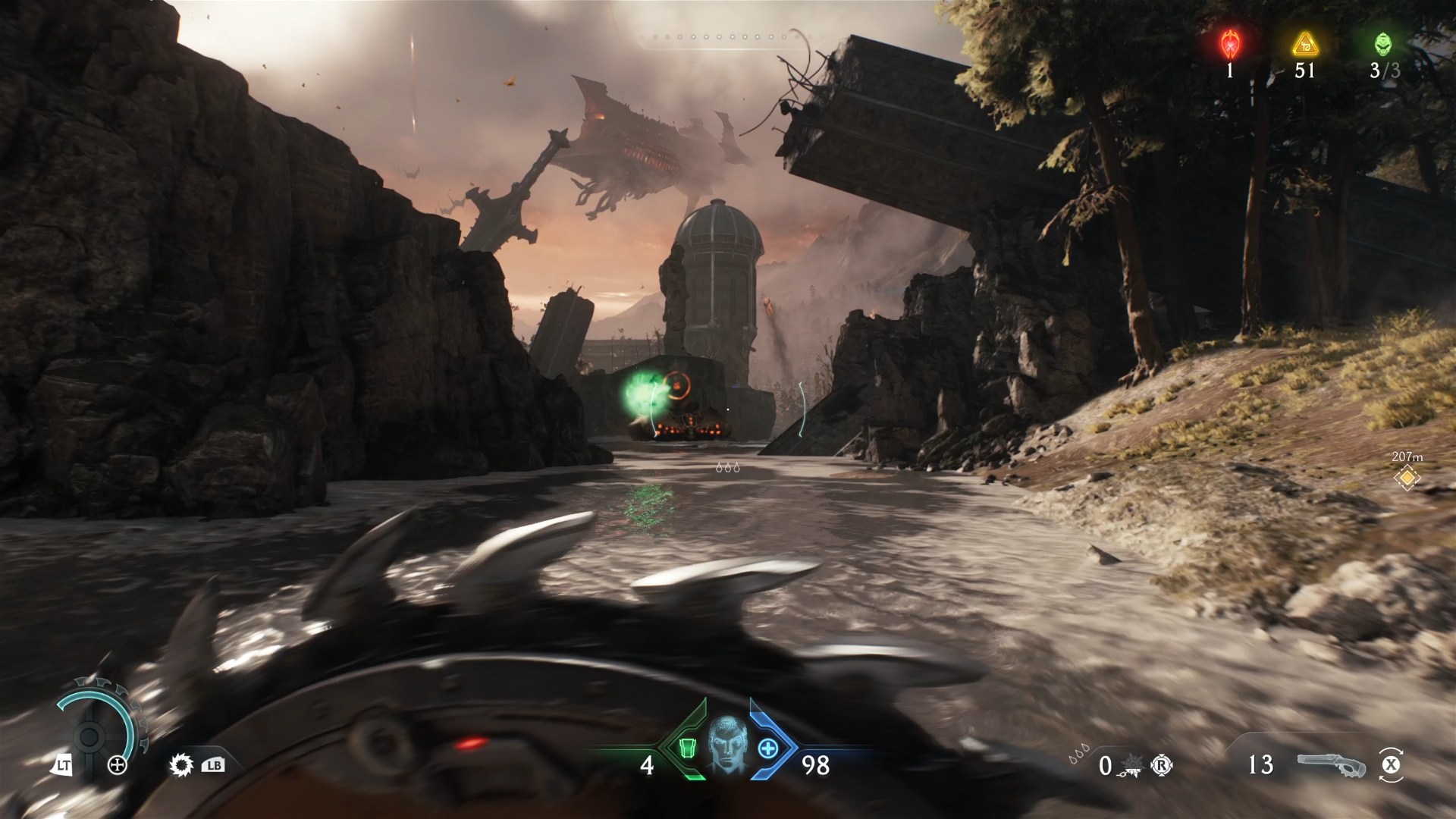The image size is (1456, 819).
Task: Click the Slayer face portrait
Action: click(x=727, y=747)
